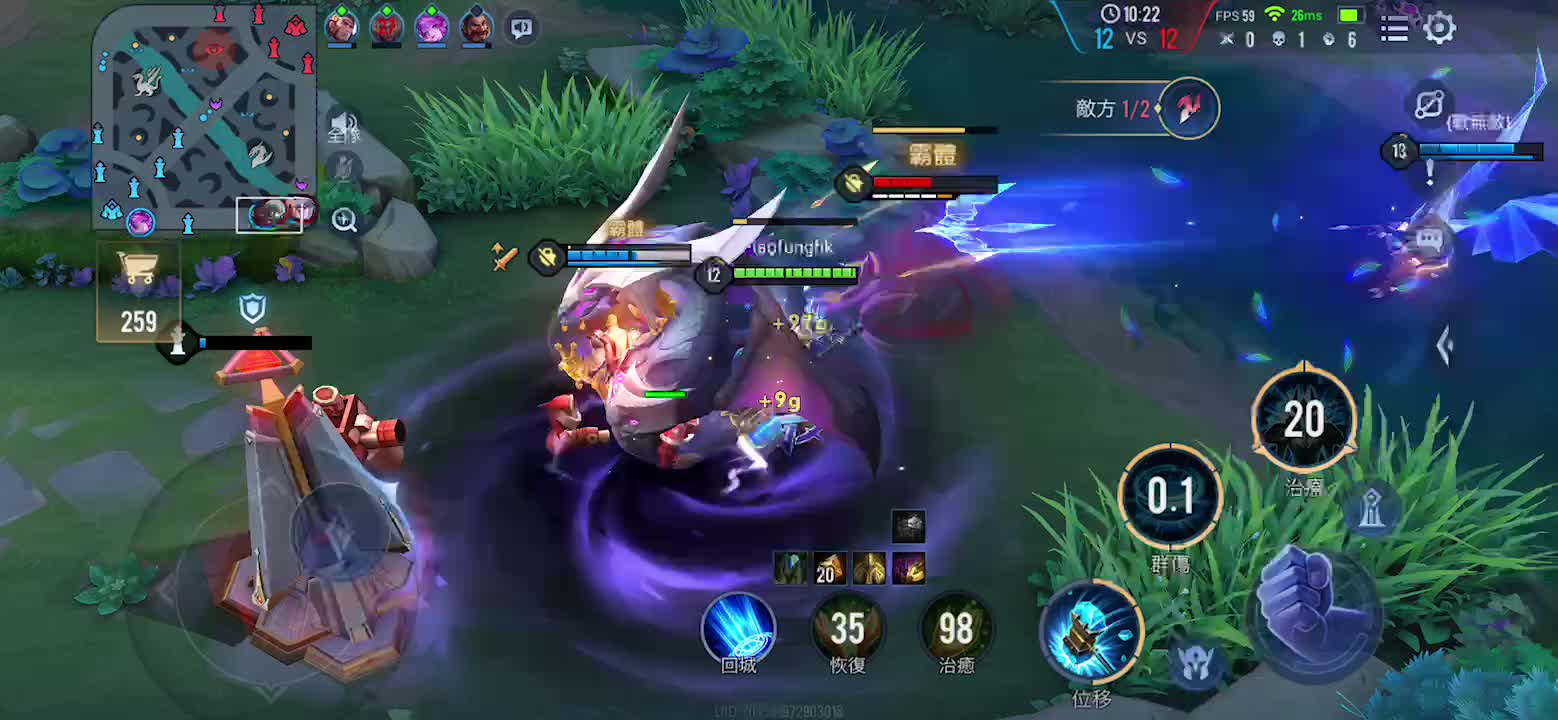Tap the 敵方 1/2 enemy tracker icon

[x=1189, y=107]
